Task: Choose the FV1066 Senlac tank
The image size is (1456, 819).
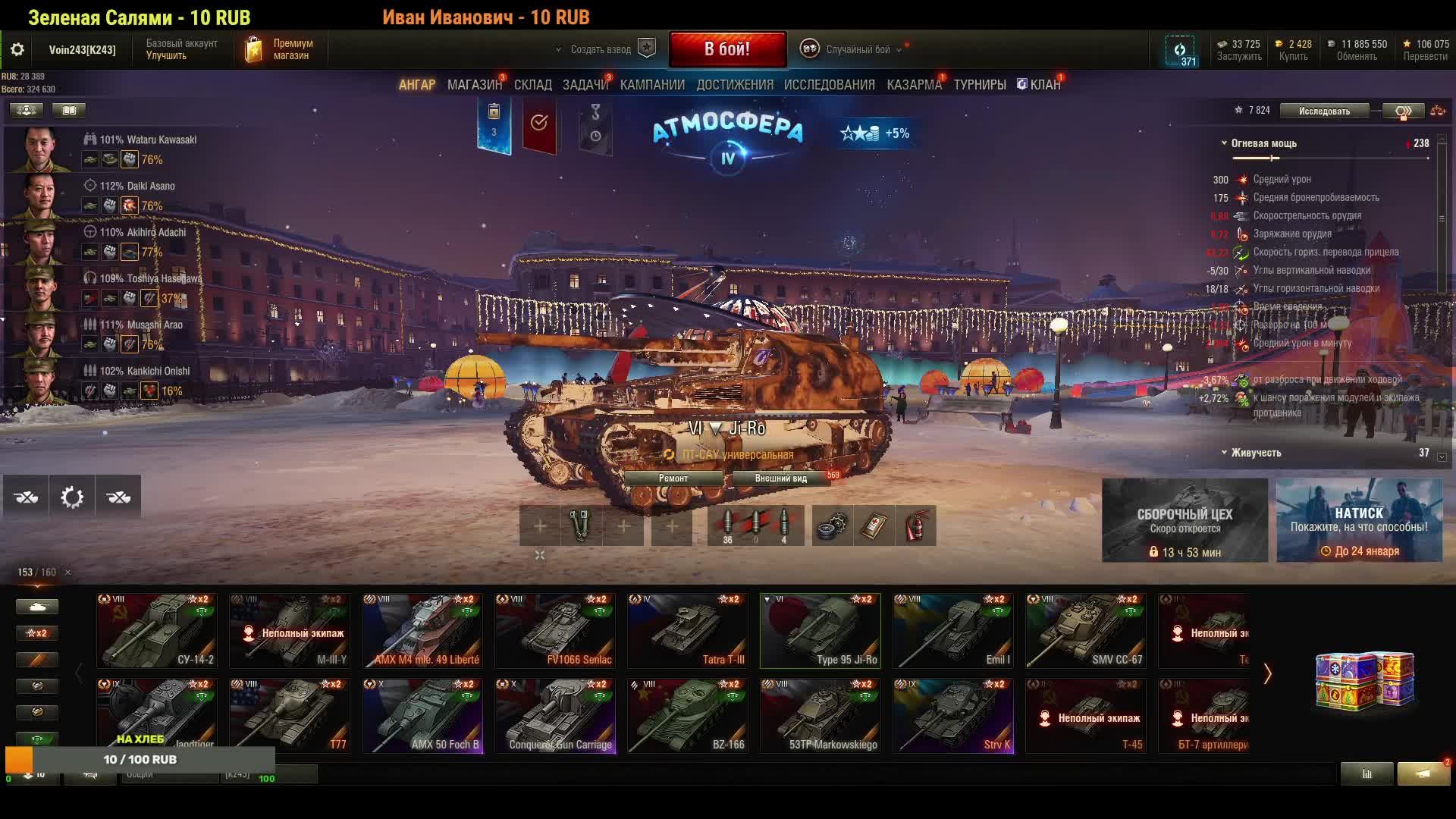Action: pos(555,630)
